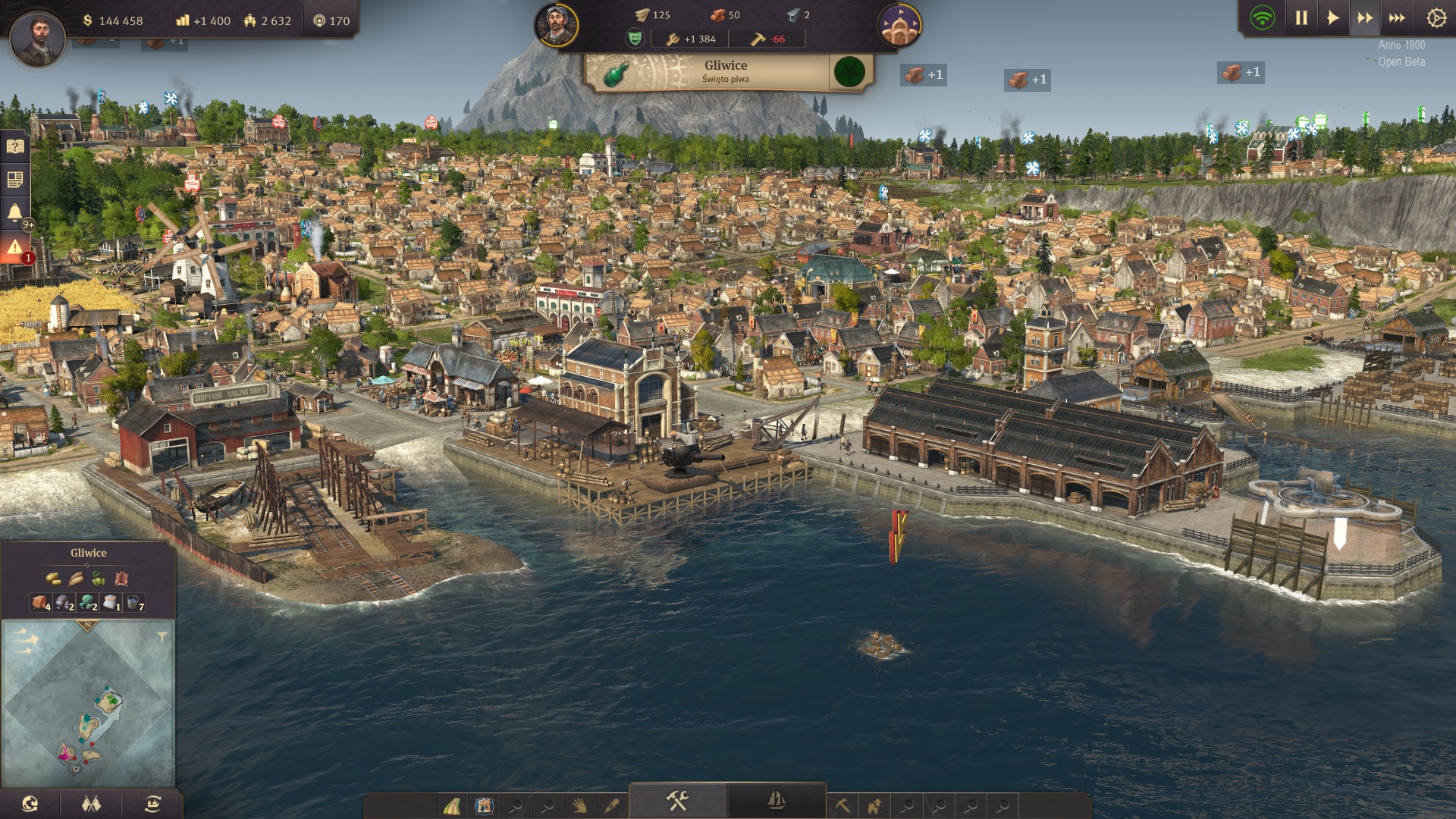1456x819 pixels.
Task: Set game speed to triple fast-forward
Action: (x=1397, y=18)
